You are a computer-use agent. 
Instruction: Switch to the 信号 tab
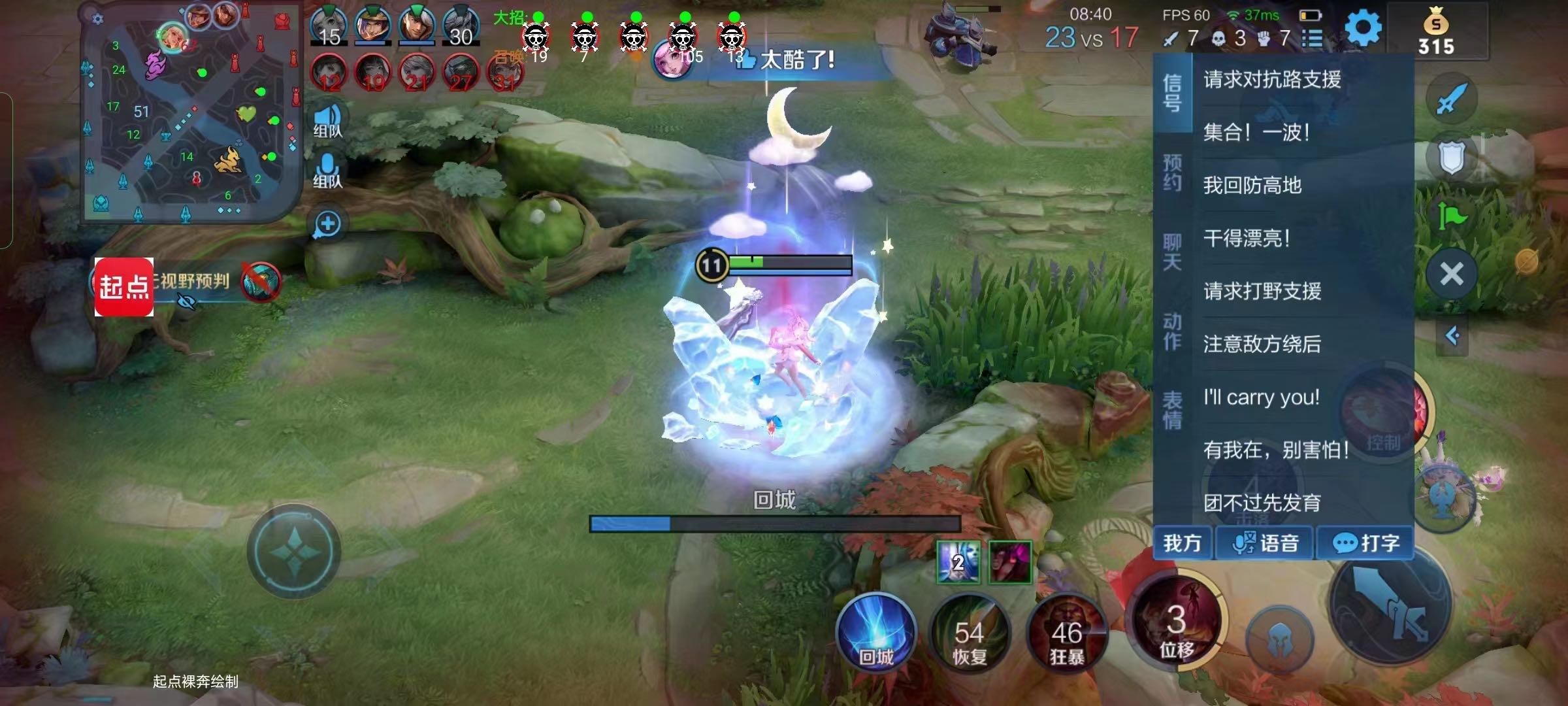pos(1172,93)
